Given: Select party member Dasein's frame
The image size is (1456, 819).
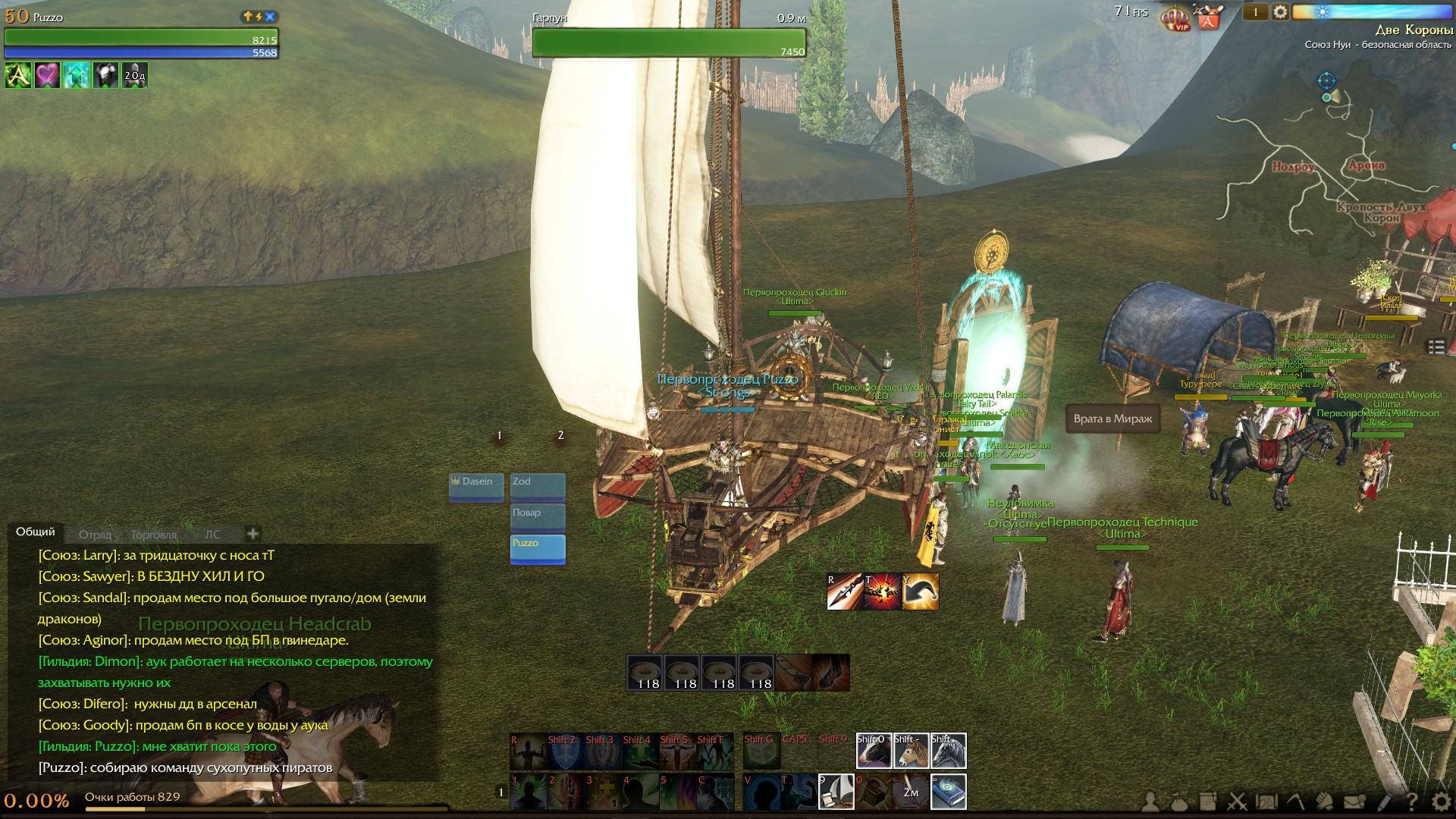Looking at the screenshot, I should [476, 486].
